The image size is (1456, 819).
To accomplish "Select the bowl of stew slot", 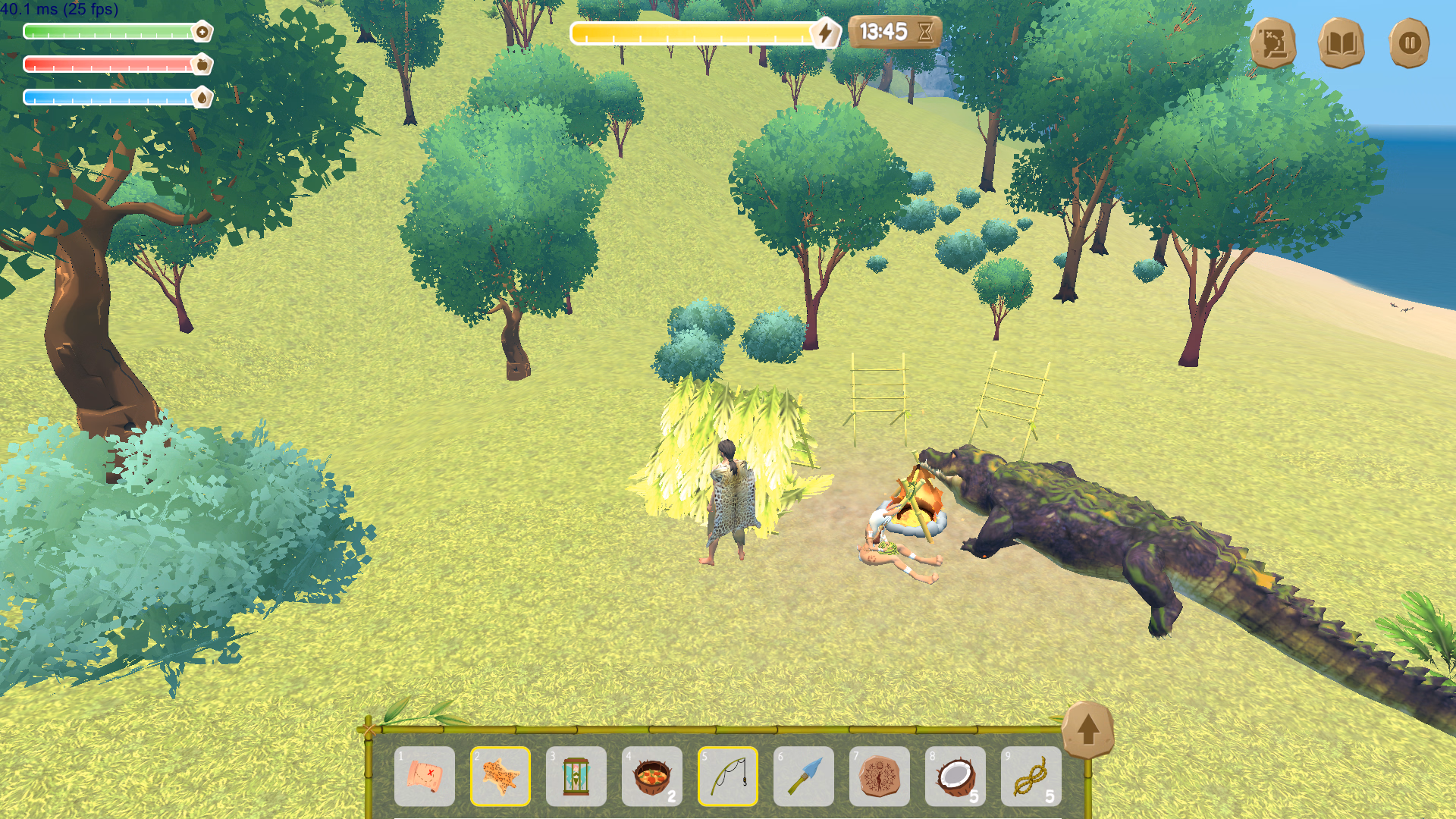I will [x=652, y=776].
